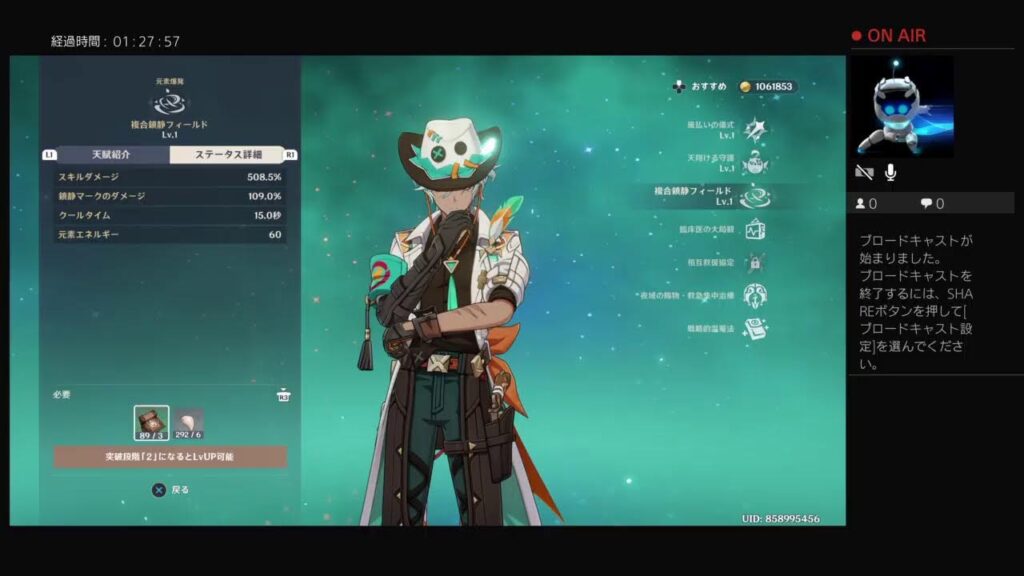Go back with the 戻る button
This screenshot has width=1024, height=576.
tap(170, 490)
